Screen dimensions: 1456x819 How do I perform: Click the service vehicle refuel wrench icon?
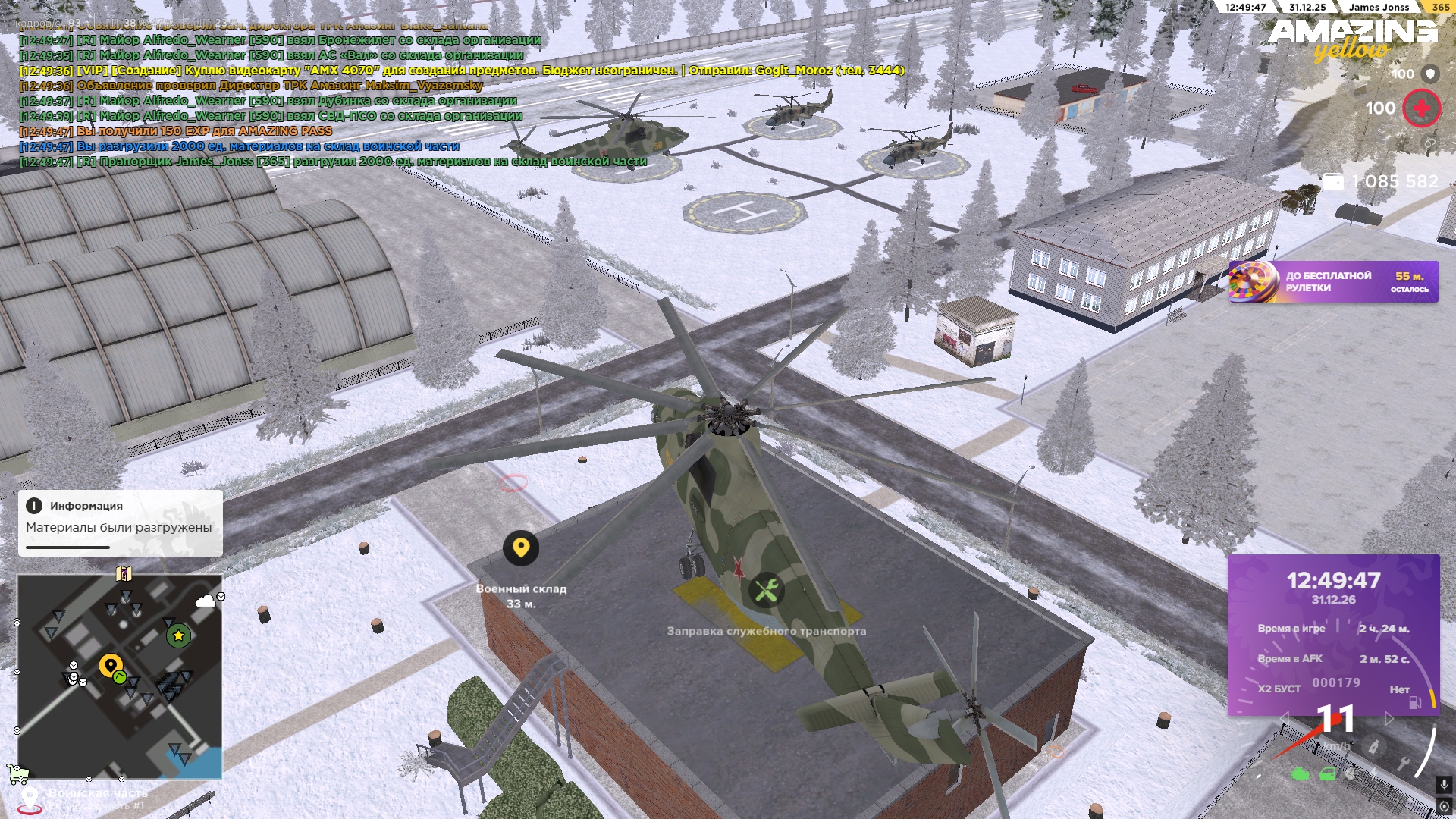766,590
